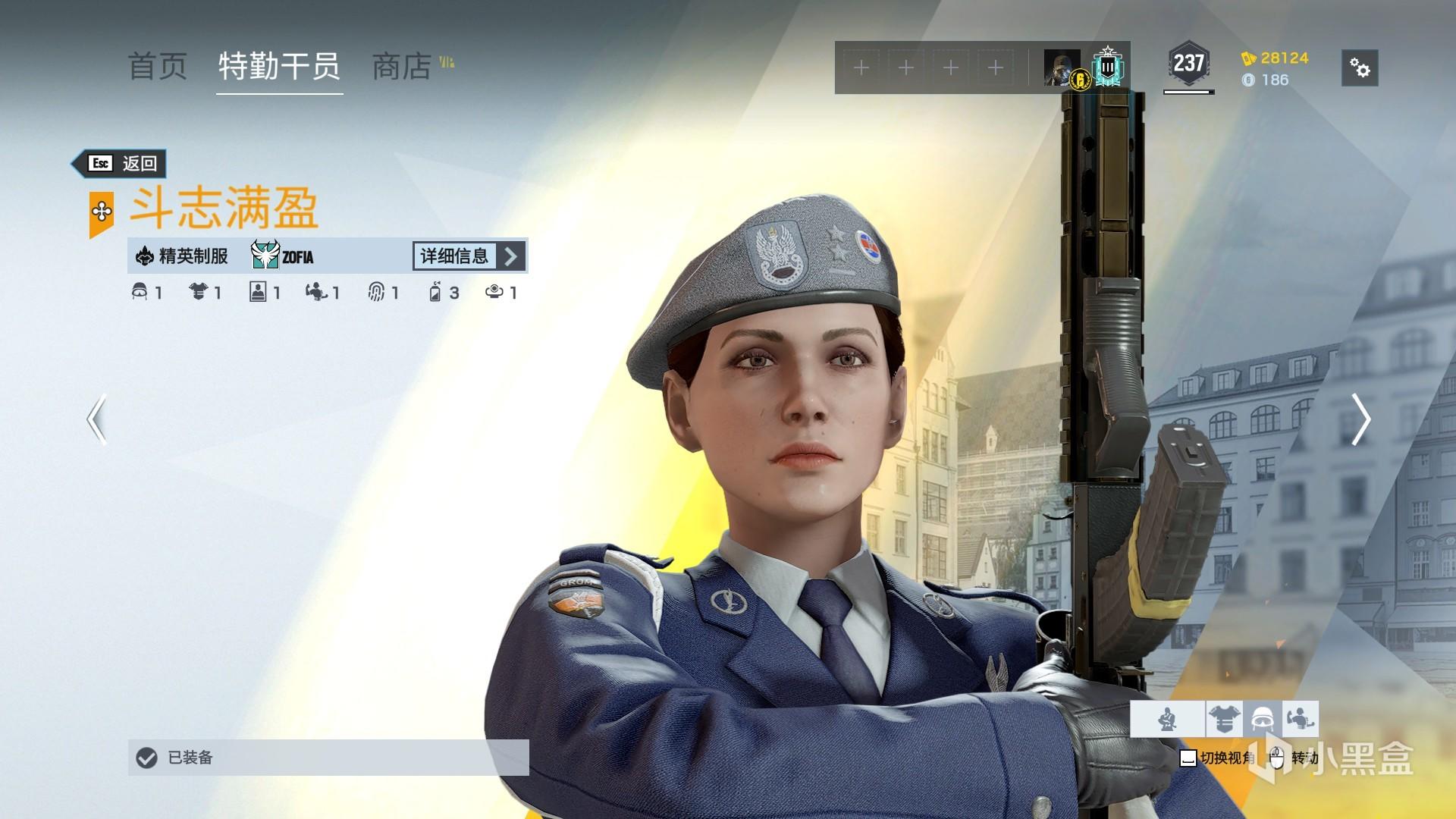The width and height of the screenshot is (1456, 819).
Task: Switch to the operator full-pose view icon
Action: [x=1168, y=718]
